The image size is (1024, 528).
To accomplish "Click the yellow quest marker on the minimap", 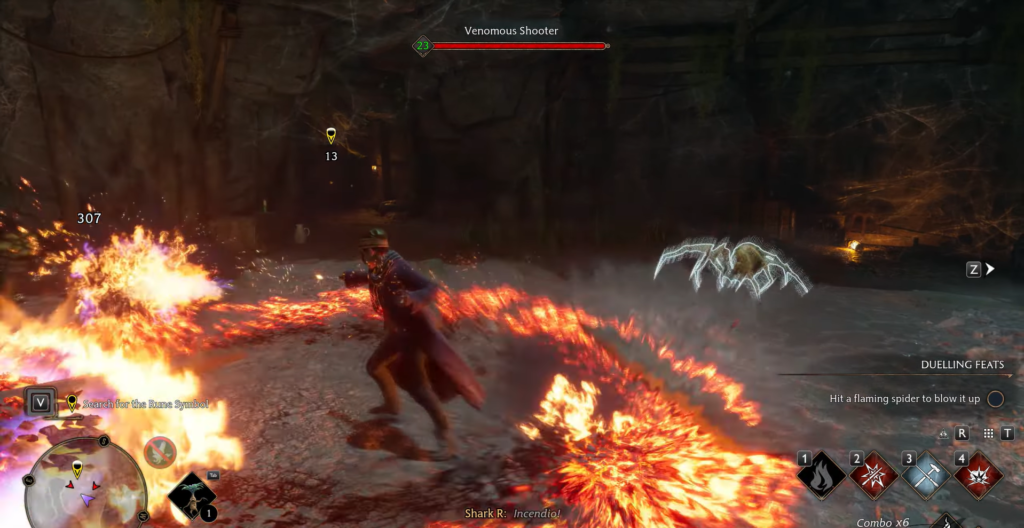I will (78, 470).
